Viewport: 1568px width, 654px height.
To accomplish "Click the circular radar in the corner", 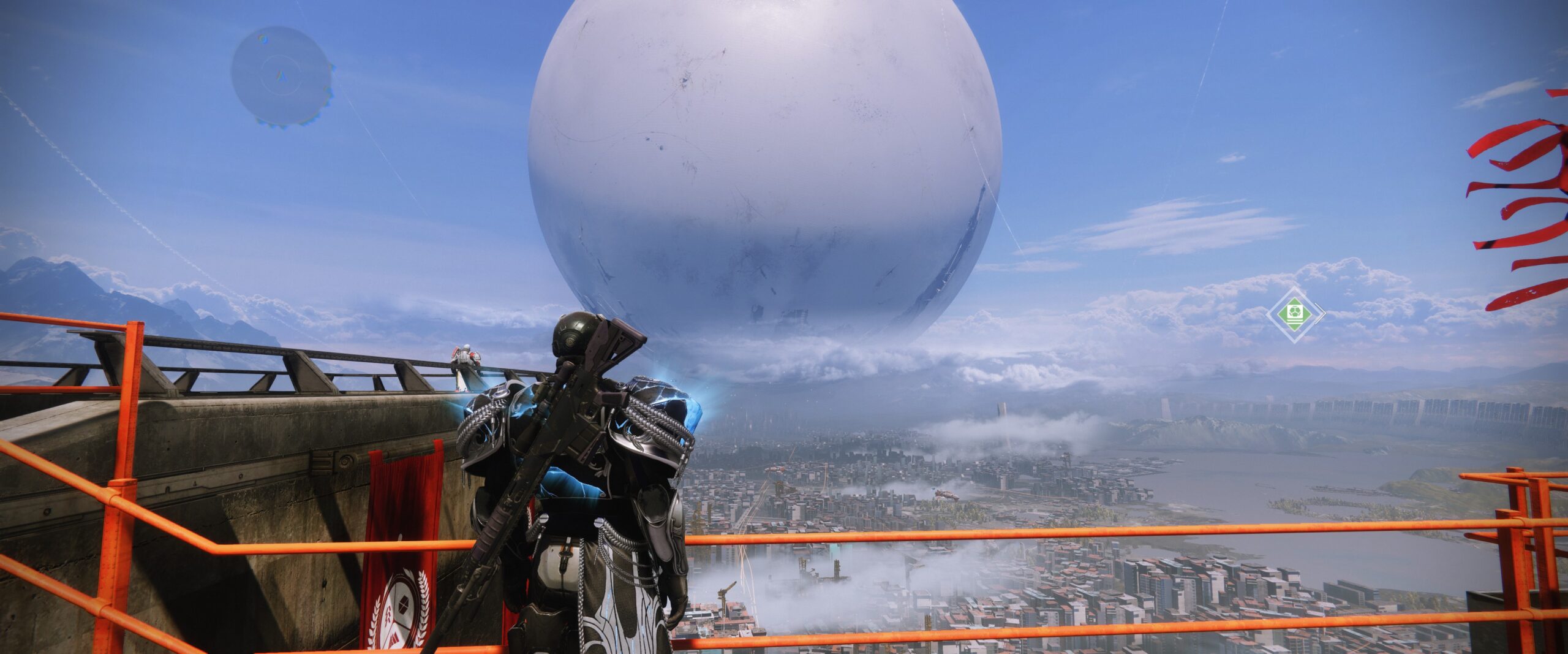I will click(x=281, y=77).
